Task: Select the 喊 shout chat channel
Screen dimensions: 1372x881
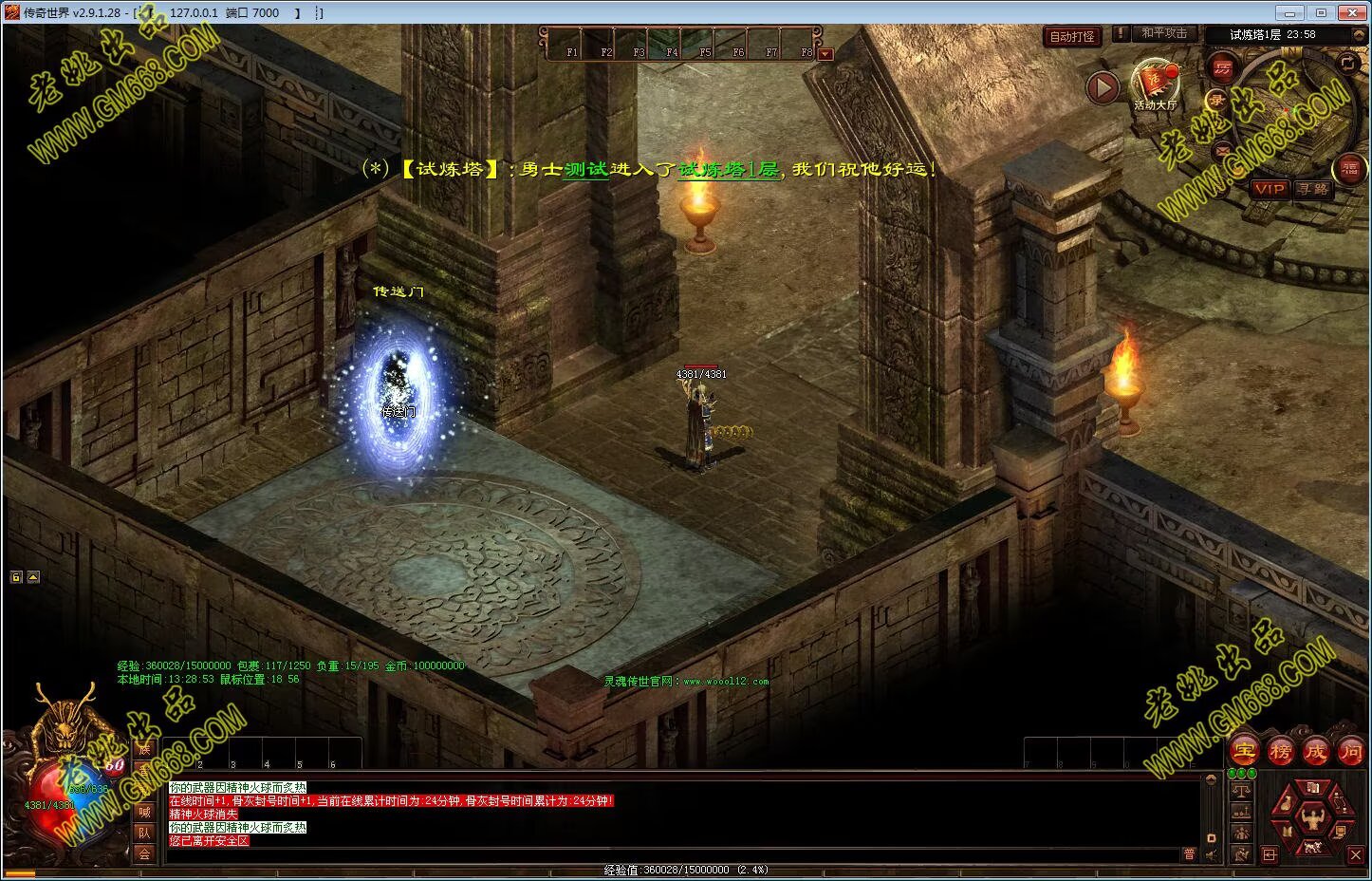Action: click(144, 812)
